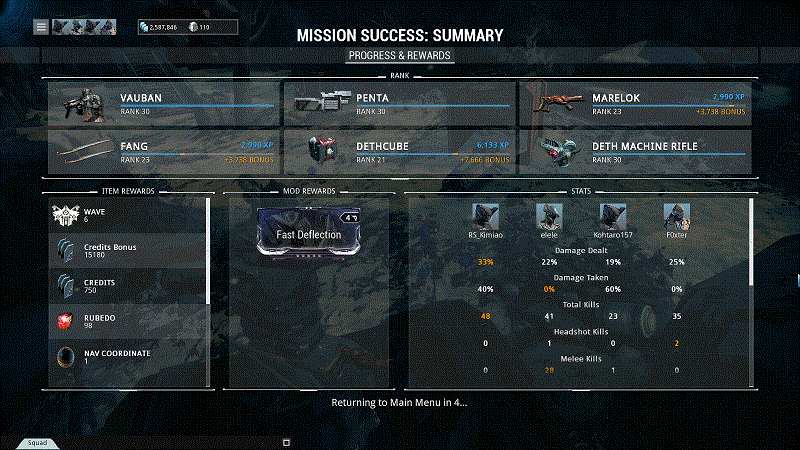800x450 pixels.
Task: Select the Progress & Rewards tab
Action: 400,55
